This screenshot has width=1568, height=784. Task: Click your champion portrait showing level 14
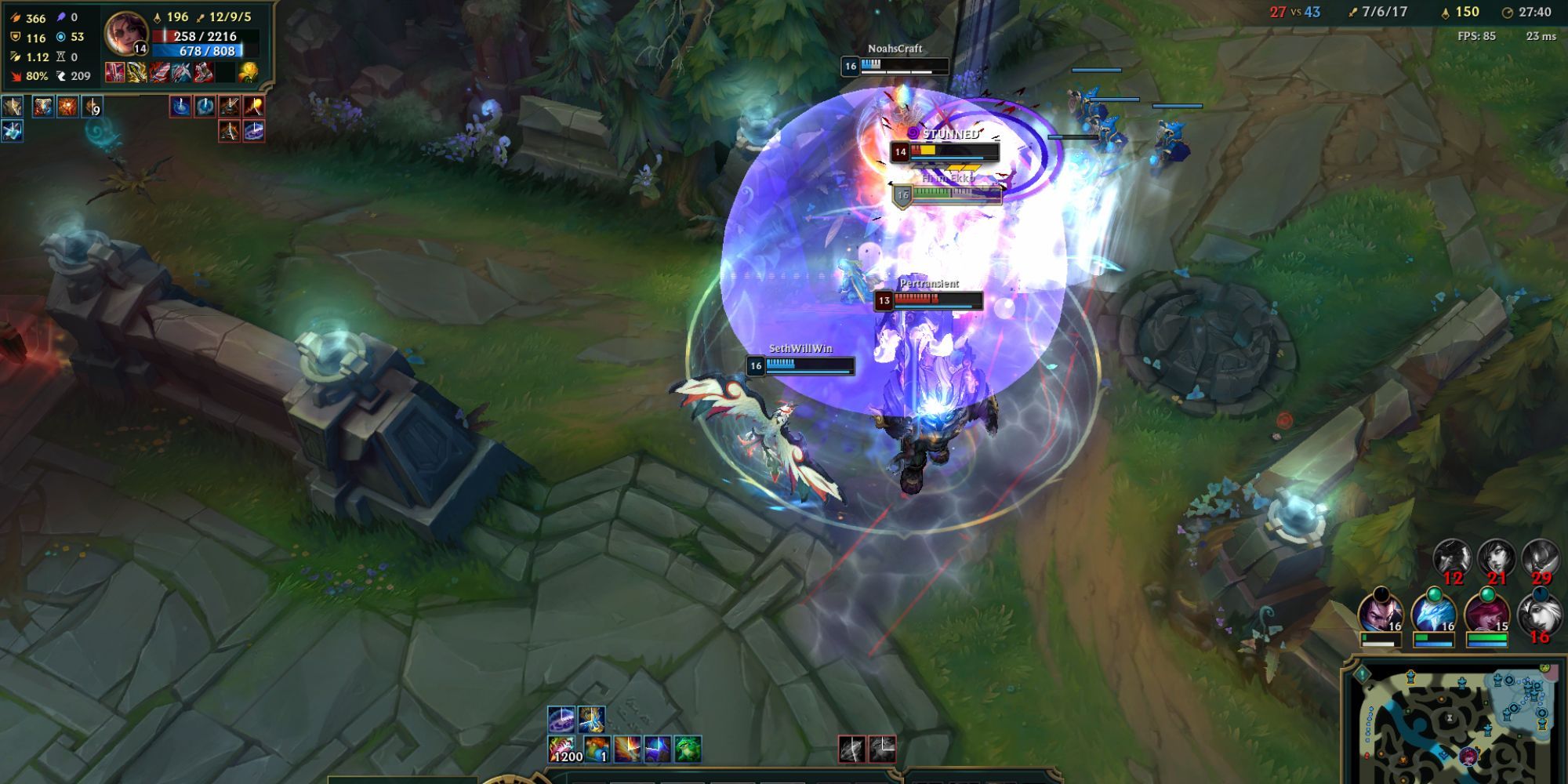pos(128,33)
